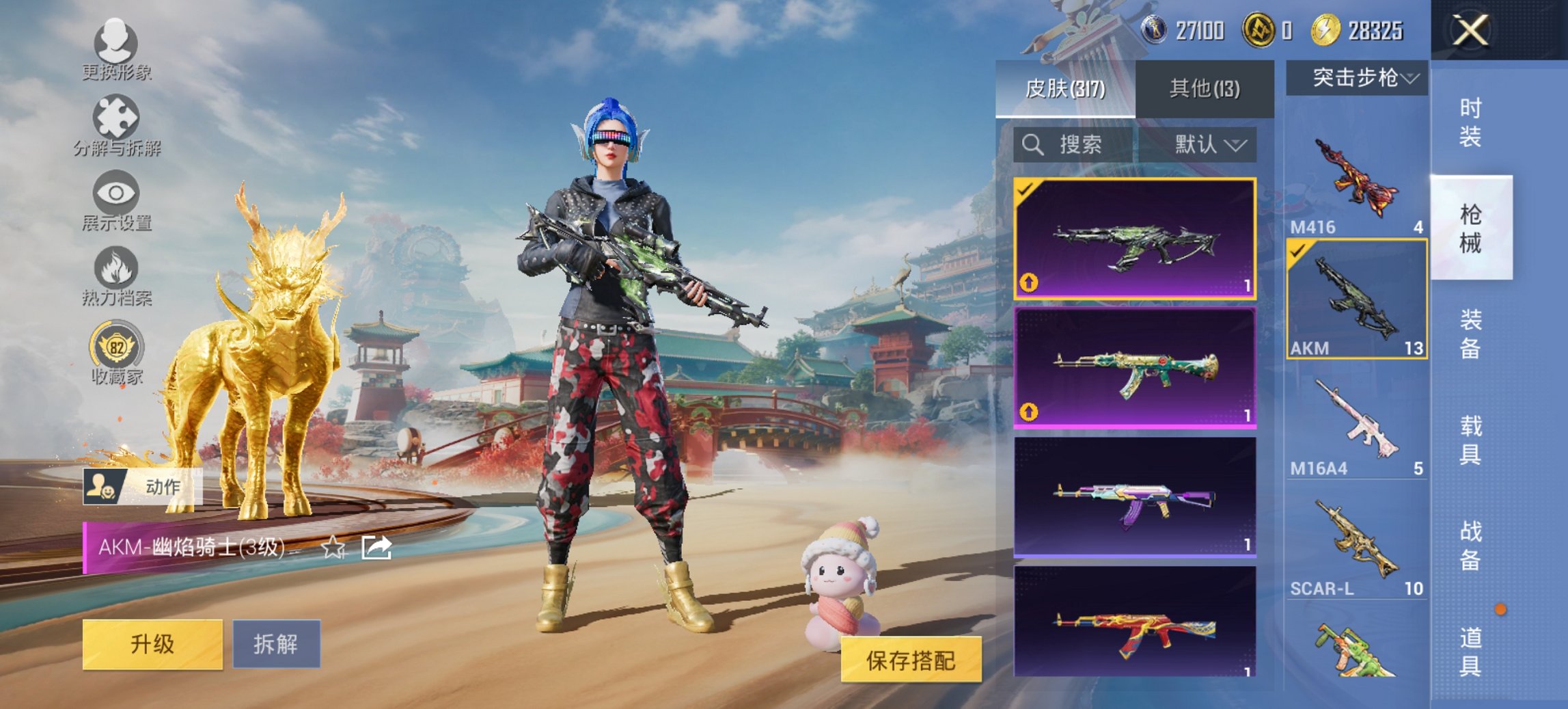Click the search magnifier icon

point(1032,145)
